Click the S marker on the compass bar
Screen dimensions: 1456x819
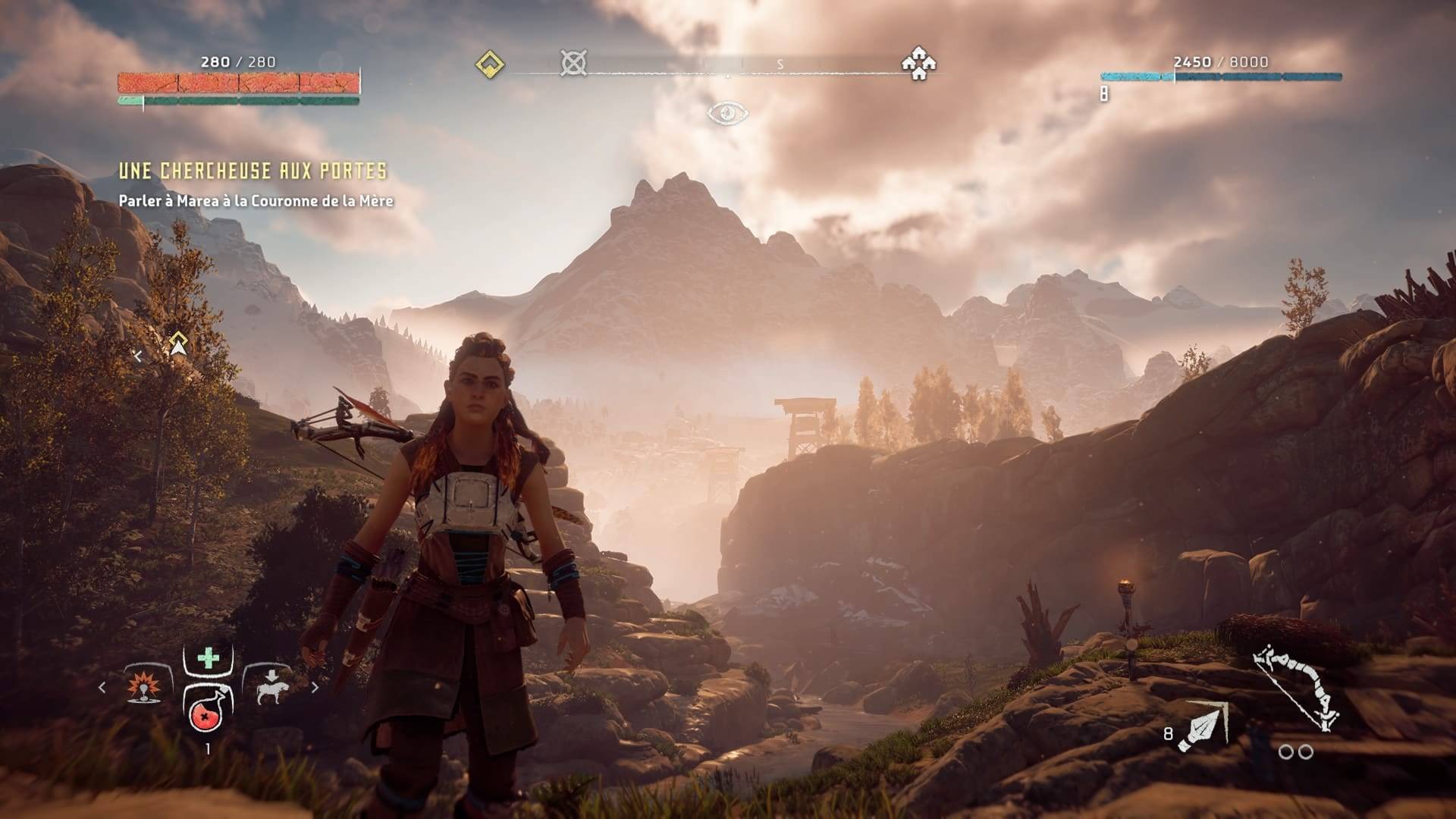(x=782, y=65)
